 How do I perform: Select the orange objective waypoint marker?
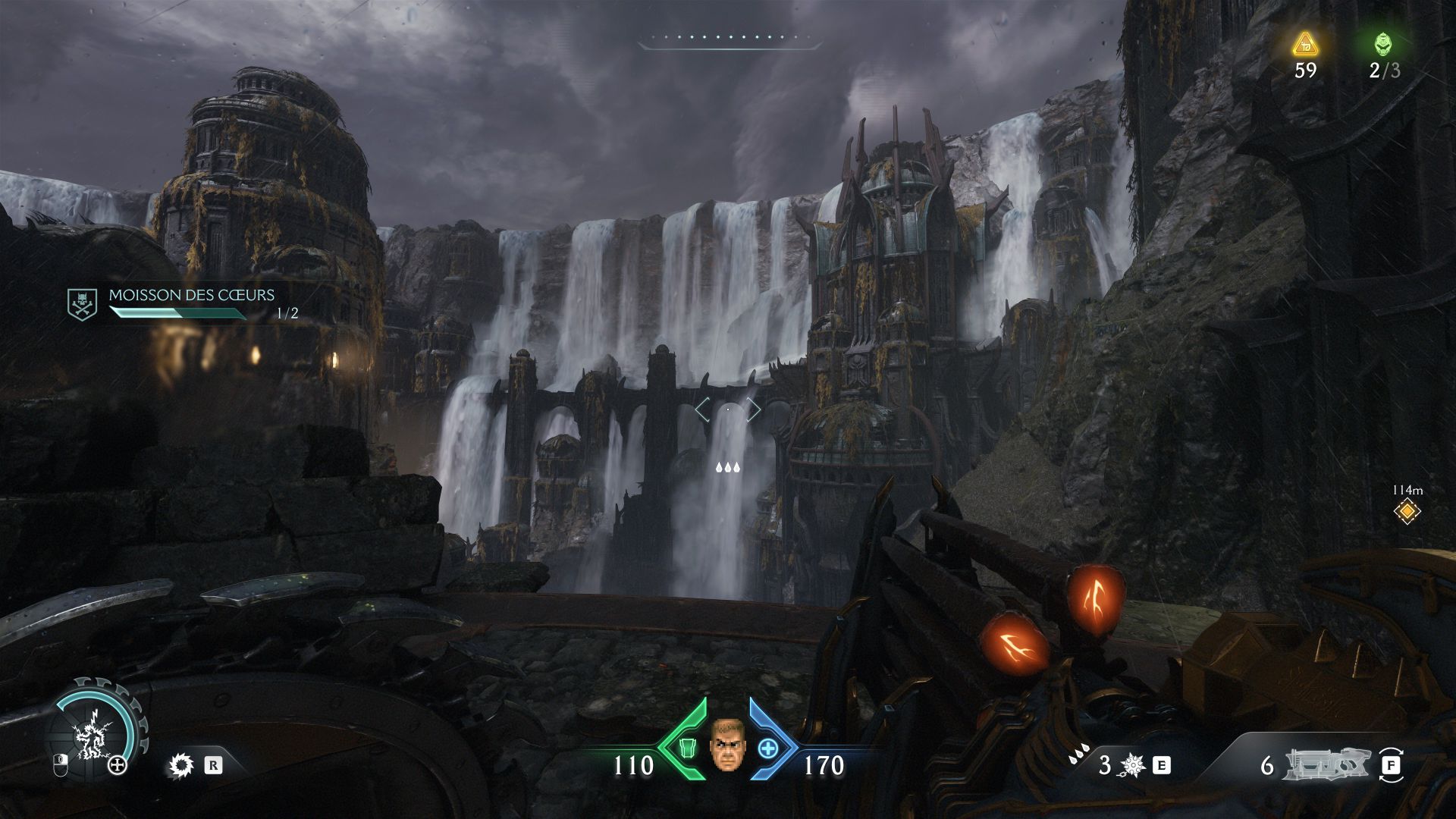tap(1407, 511)
